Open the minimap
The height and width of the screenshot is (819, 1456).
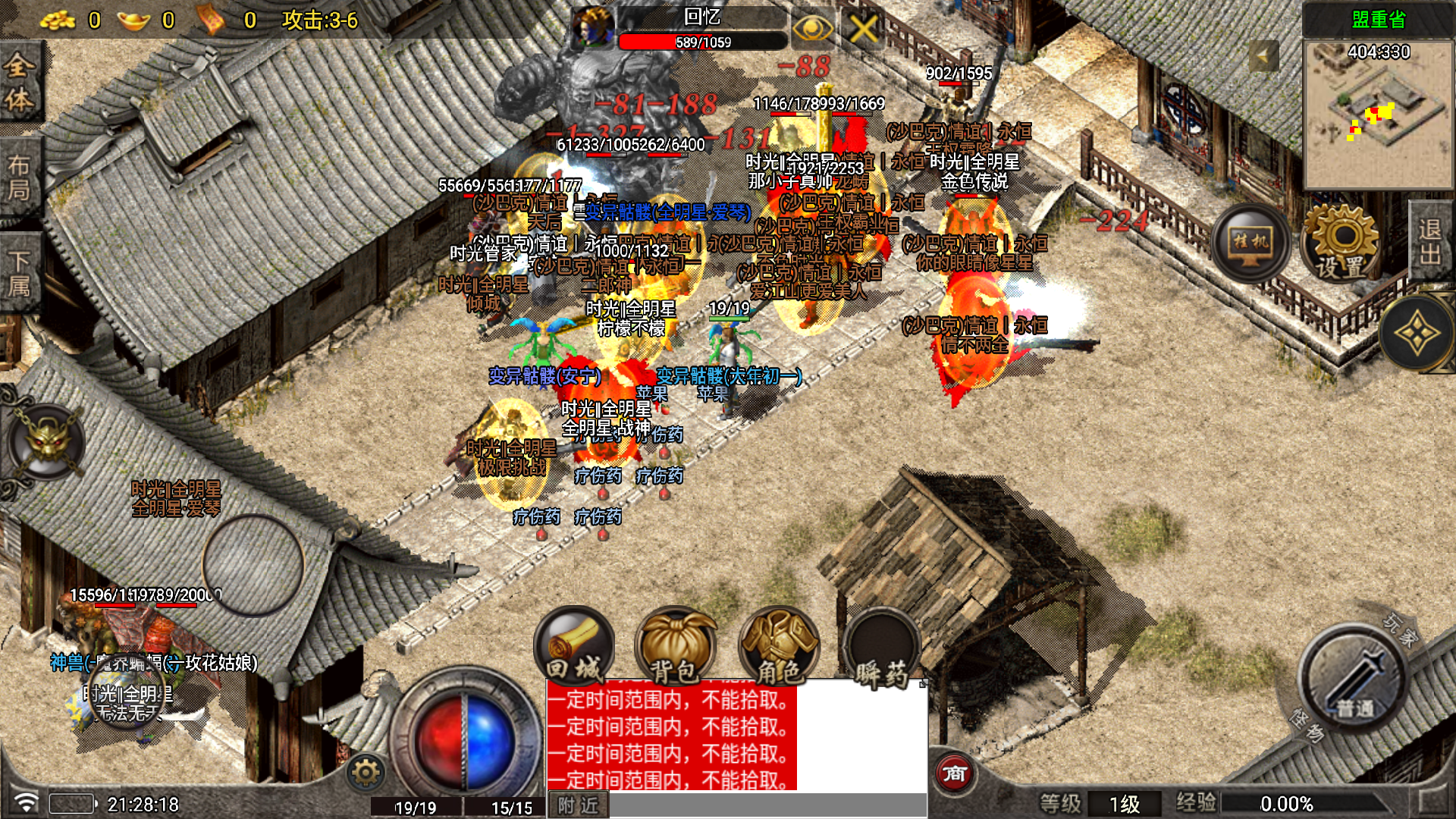(x=1378, y=114)
